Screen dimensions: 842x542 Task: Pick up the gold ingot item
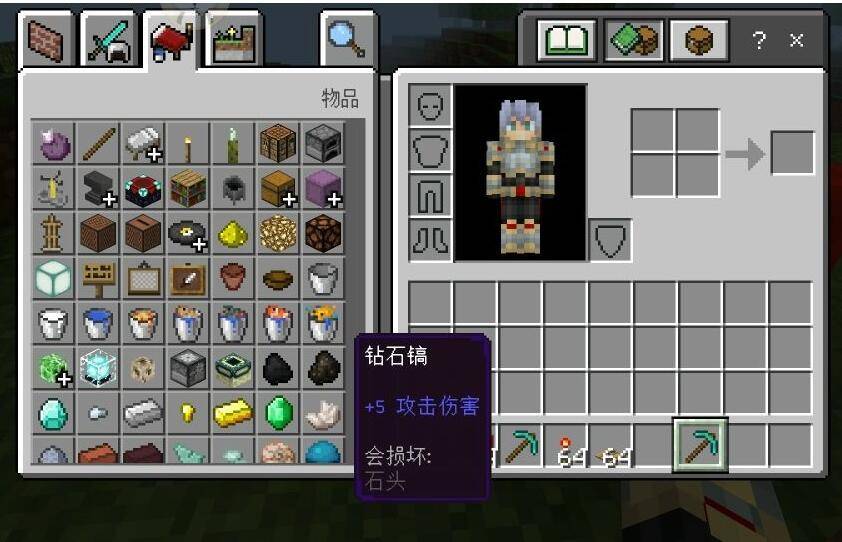coord(232,412)
